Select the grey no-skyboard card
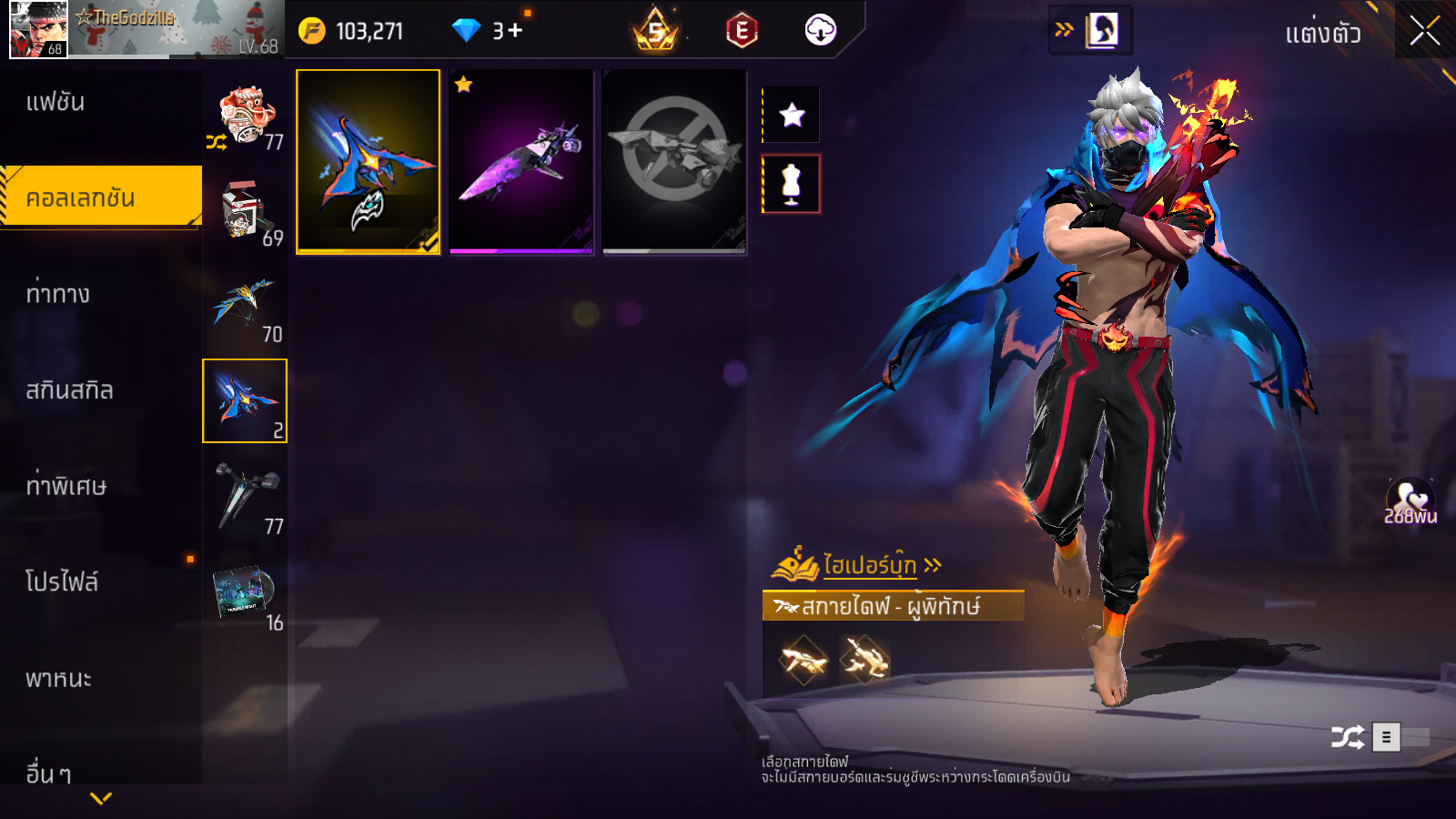This screenshot has width=1456, height=819. (x=674, y=161)
